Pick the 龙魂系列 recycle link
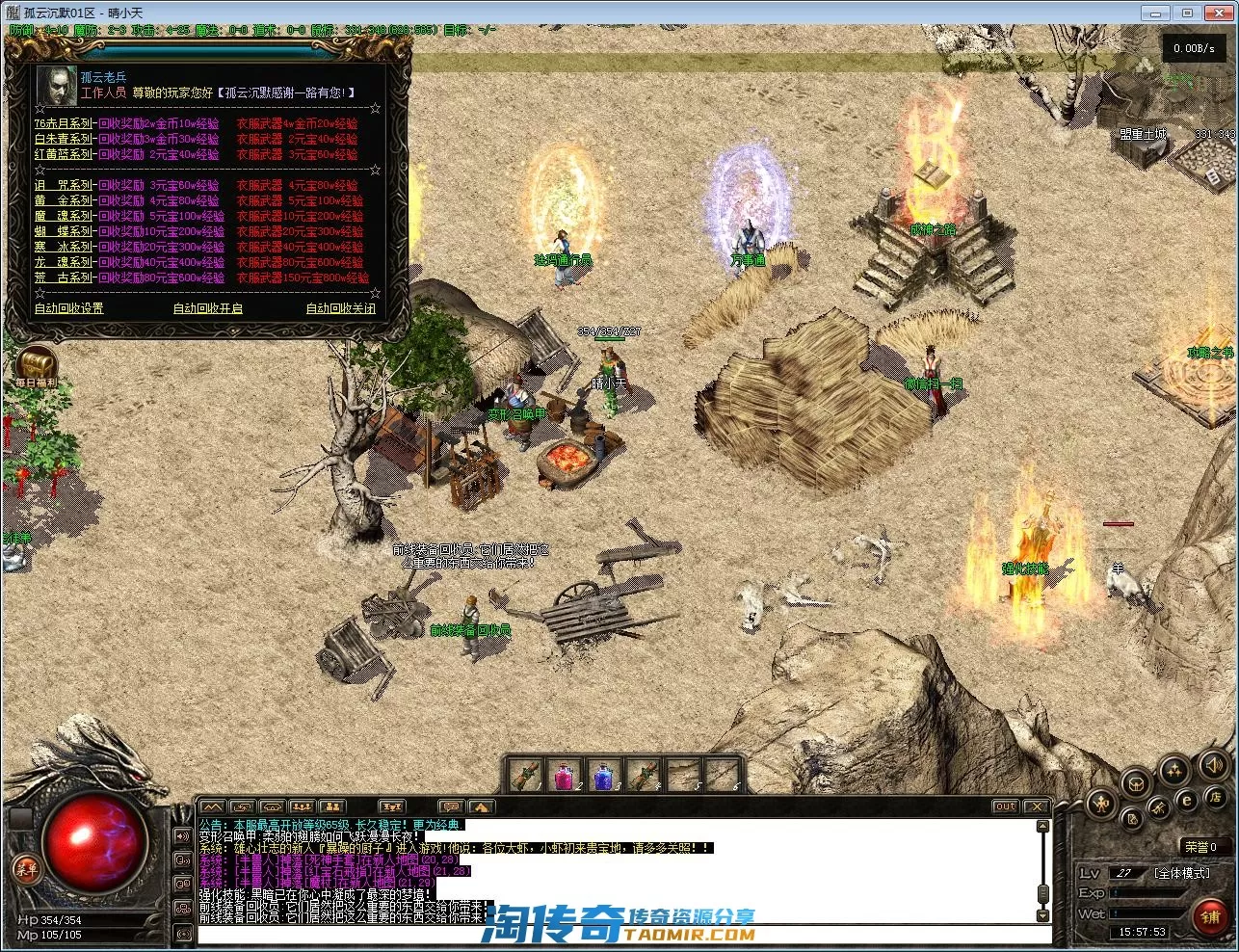This screenshot has width=1239, height=952. tap(64, 262)
